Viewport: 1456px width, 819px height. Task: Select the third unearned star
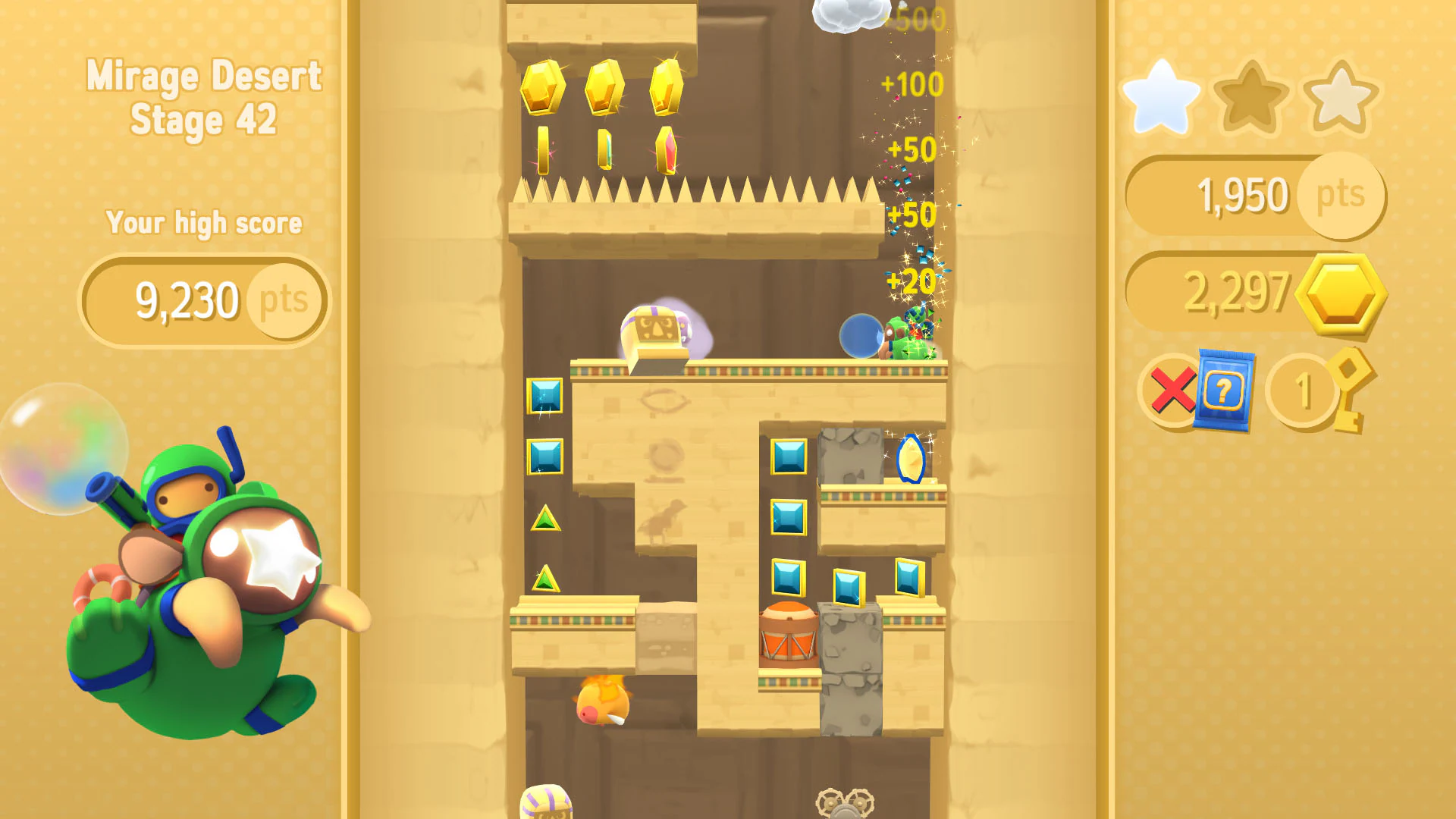(x=1338, y=97)
